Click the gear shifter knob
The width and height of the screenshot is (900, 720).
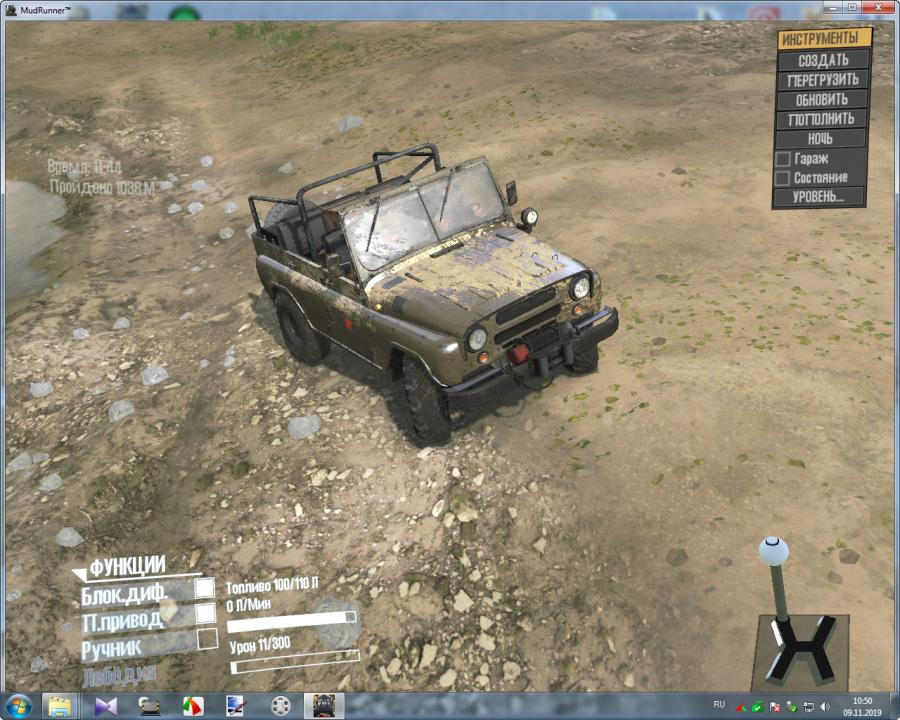(x=773, y=550)
